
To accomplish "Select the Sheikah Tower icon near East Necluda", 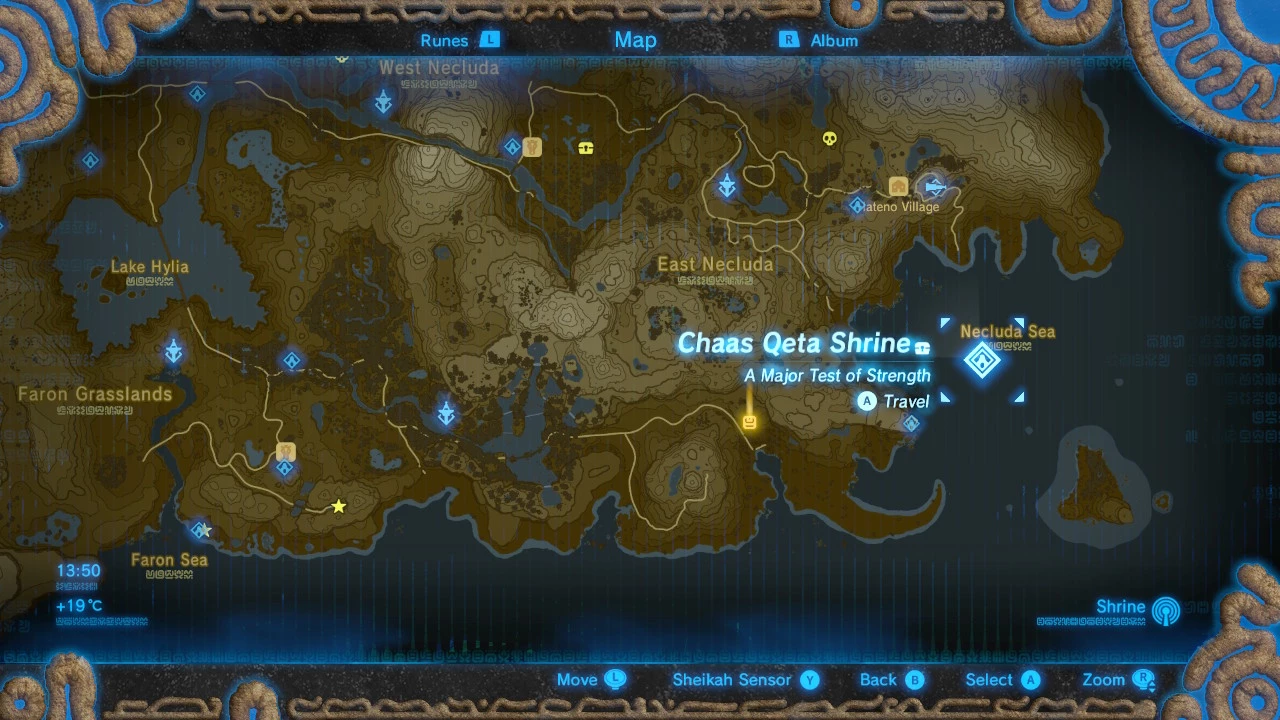I will [727, 185].
